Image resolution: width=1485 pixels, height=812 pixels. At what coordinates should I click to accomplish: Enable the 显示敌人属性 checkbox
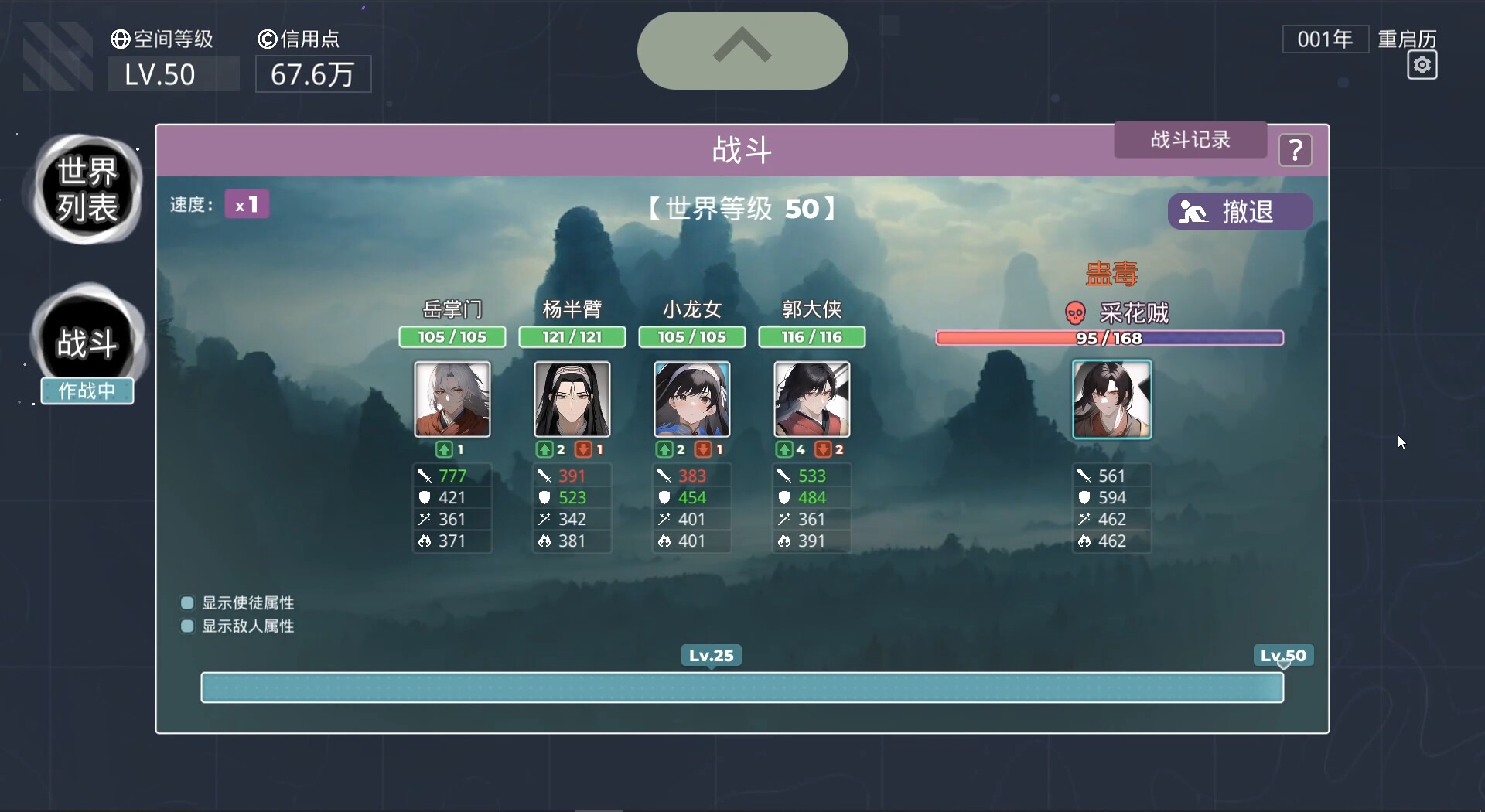coord(186,626)
